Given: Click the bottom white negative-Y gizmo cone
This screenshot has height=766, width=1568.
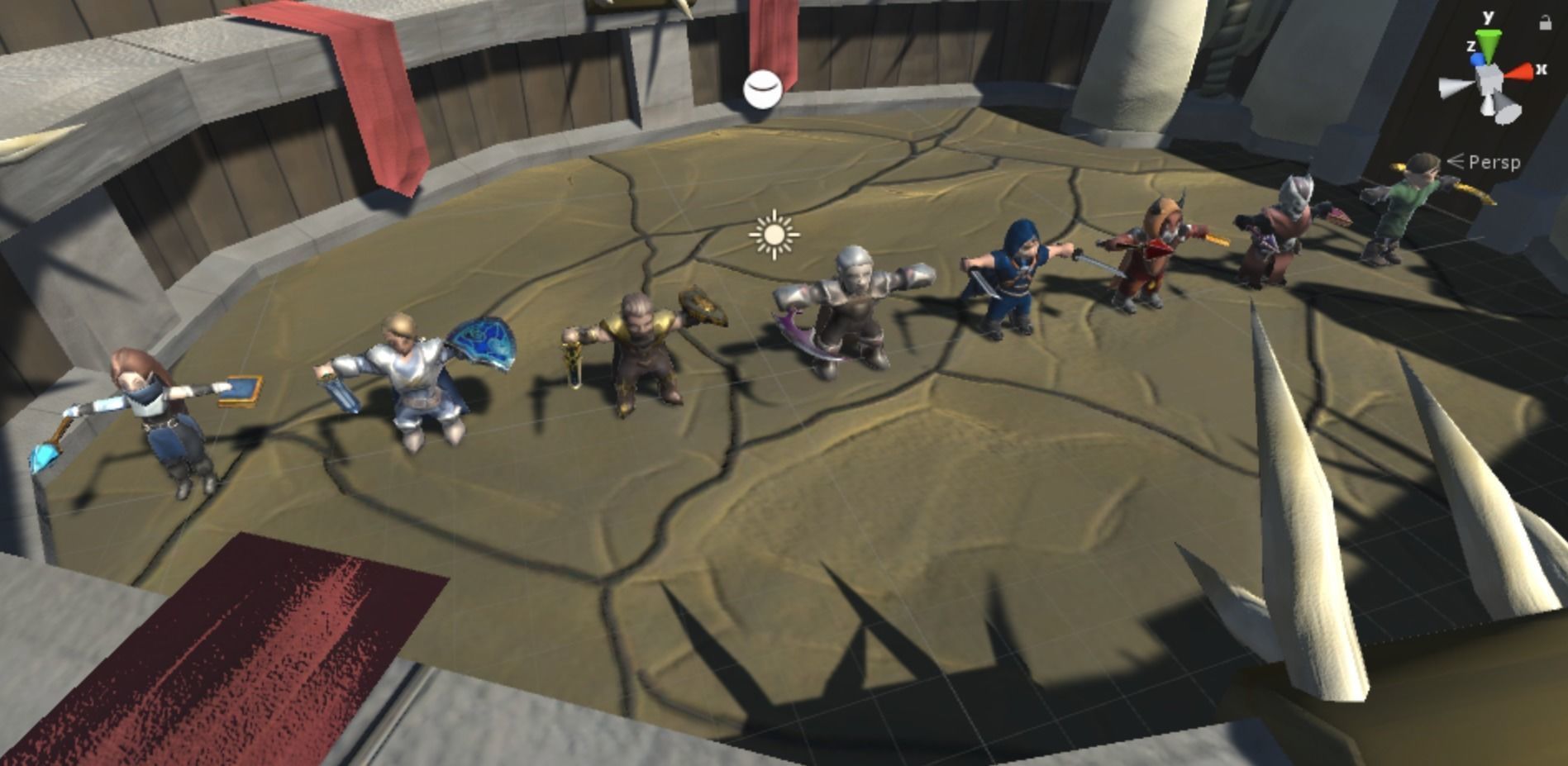Looking at the screenshot, I should pos(1486,106).
